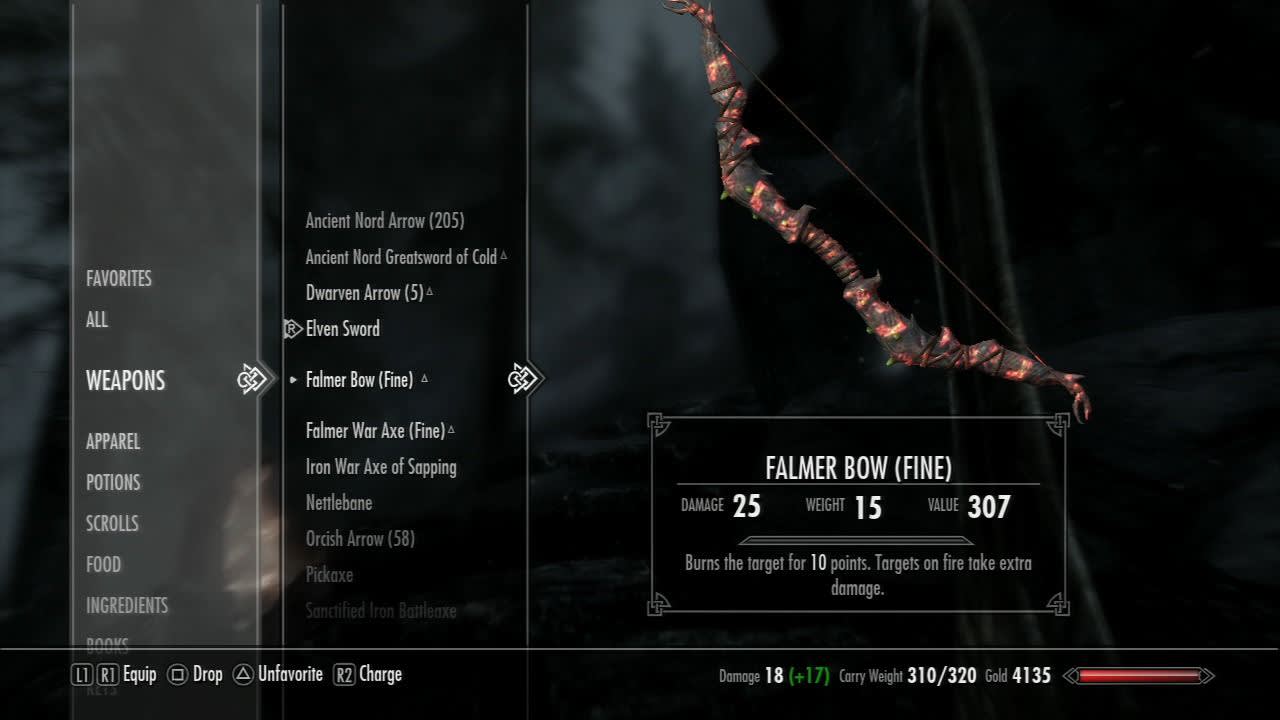1280x720 pixels.
Task: Select Dwarven Arrow (5)
Action: (x=365, y=293)
